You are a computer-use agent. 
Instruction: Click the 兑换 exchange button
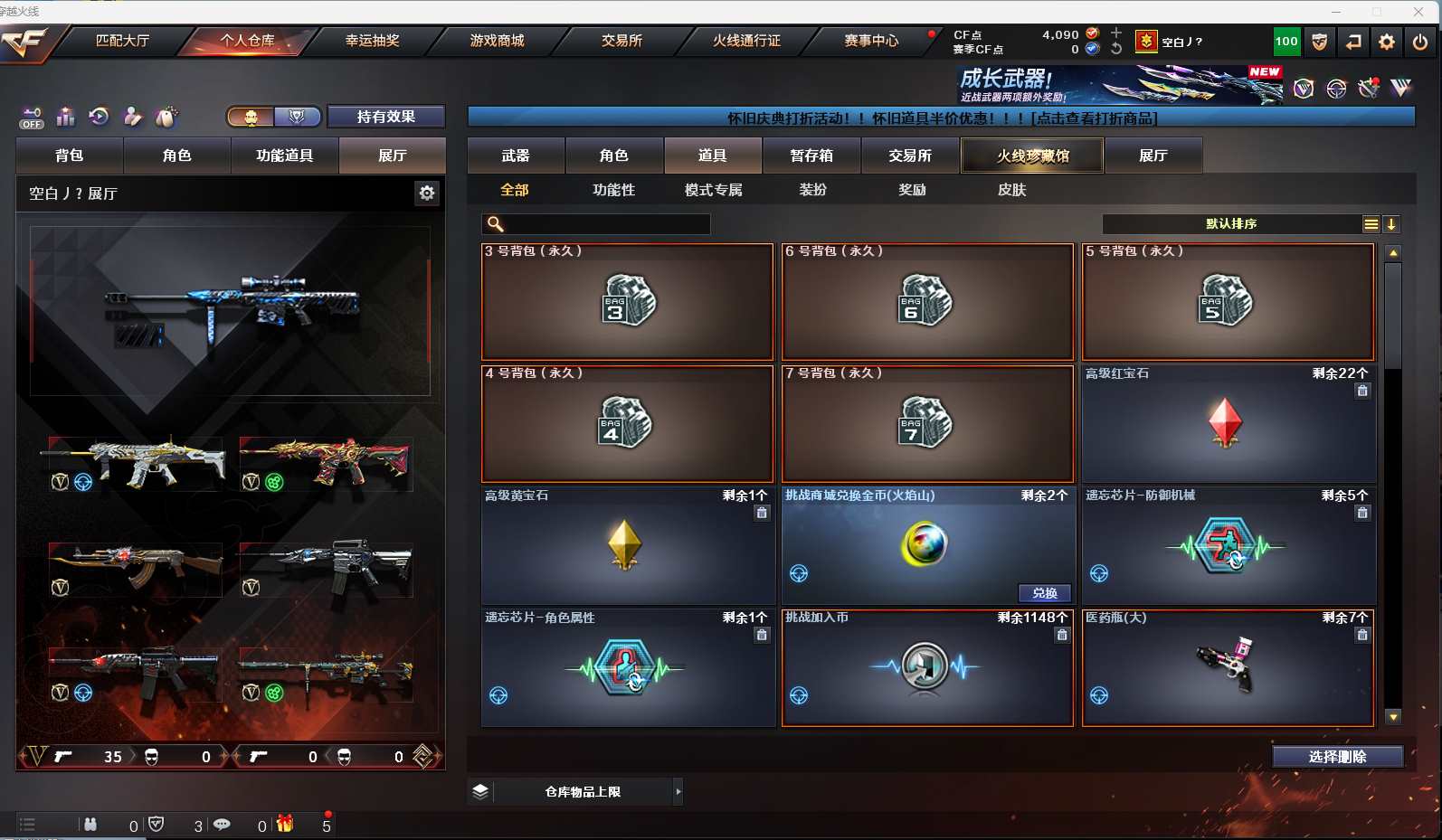pos(1045,593)
